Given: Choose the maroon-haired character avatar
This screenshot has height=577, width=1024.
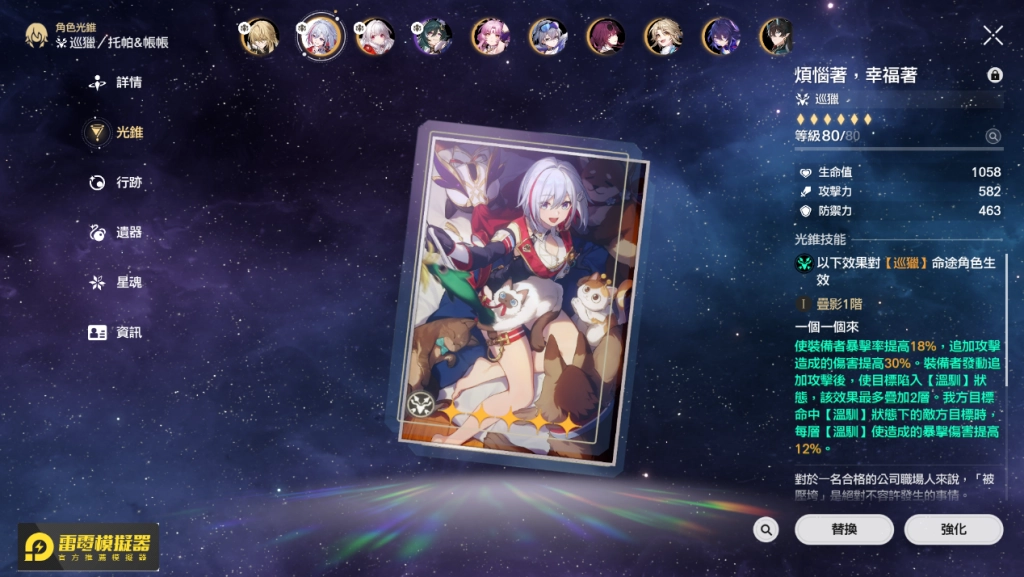Looking at the screenshot, I should [605, 37].
